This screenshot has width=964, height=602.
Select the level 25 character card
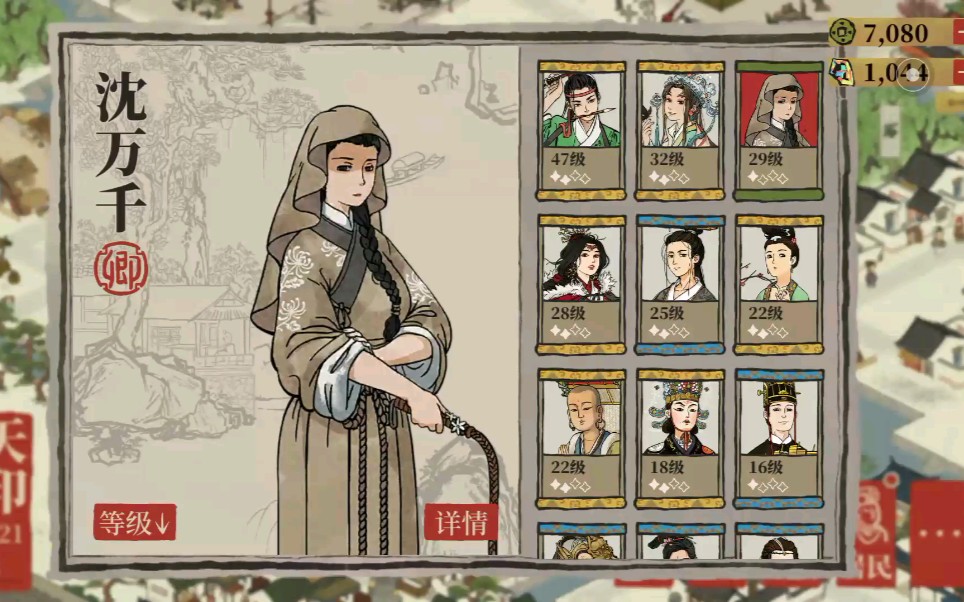click(680, 284)
